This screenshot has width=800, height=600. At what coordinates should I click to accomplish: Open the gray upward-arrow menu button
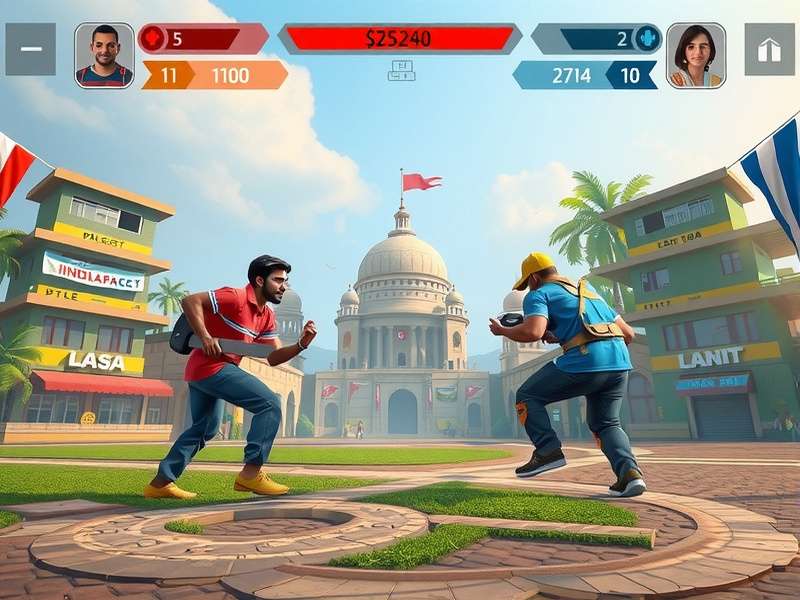(769, 50)
